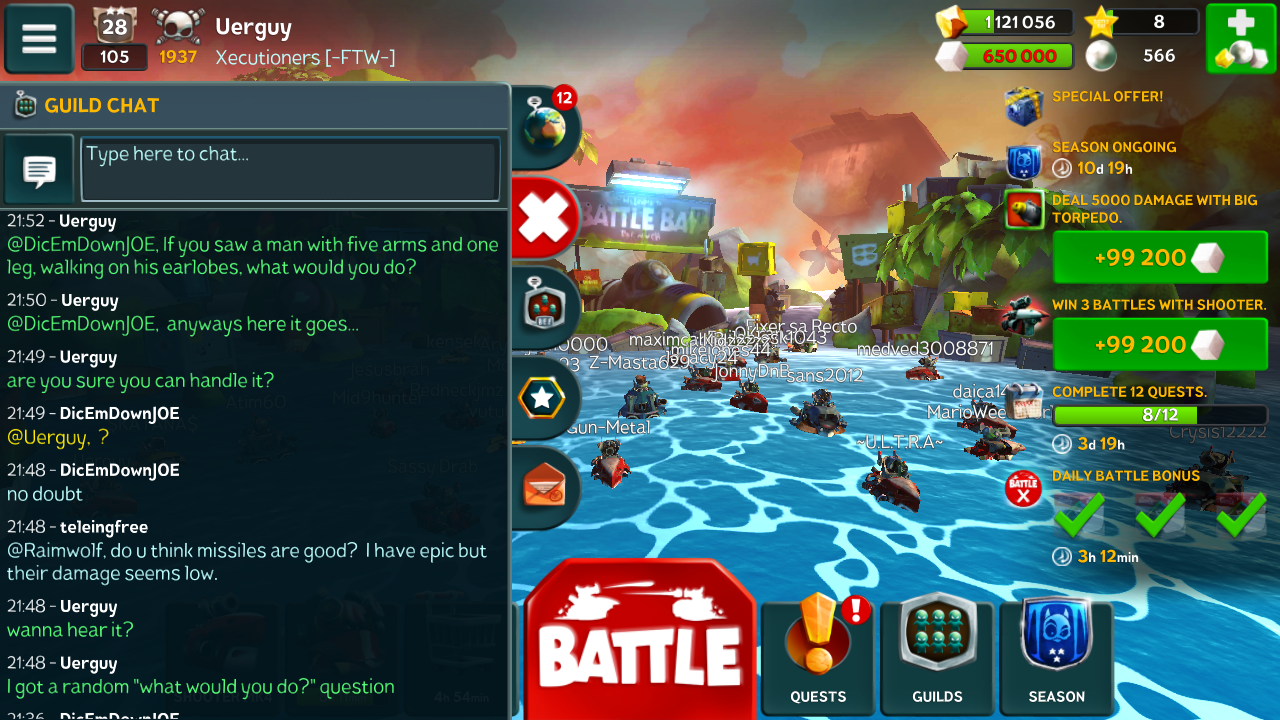Open the mail envelope inbox
Viewport: 1280px width, 720px height.
click(544, 487)
